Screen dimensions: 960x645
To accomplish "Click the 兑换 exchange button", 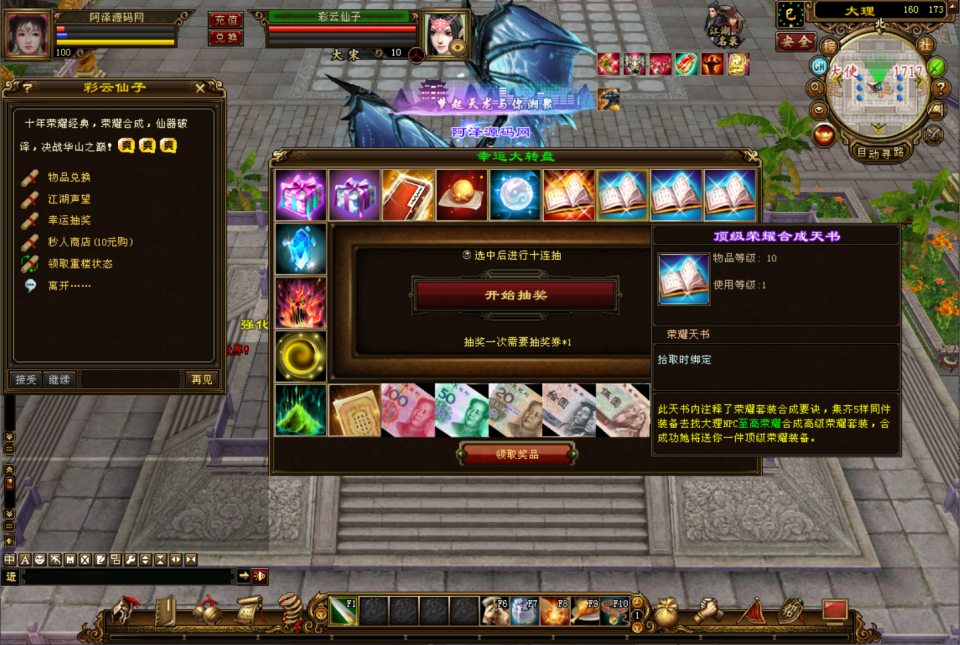I will pos(226,37).
